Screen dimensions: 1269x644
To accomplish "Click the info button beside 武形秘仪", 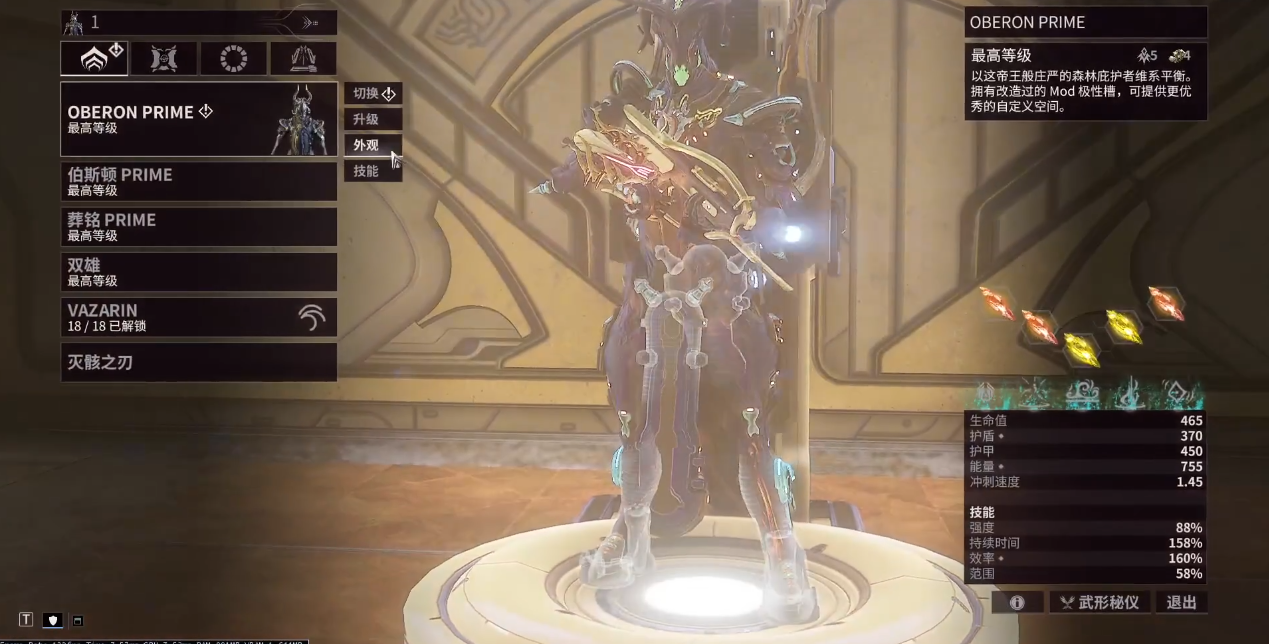I will (x=1018, y=602).
